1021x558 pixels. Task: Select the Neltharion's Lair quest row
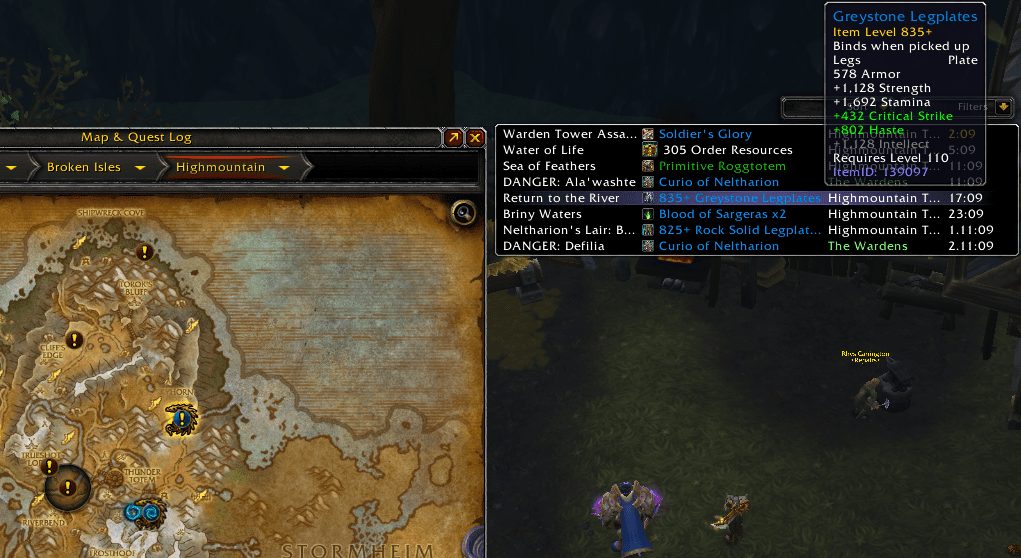pos(569,230)
